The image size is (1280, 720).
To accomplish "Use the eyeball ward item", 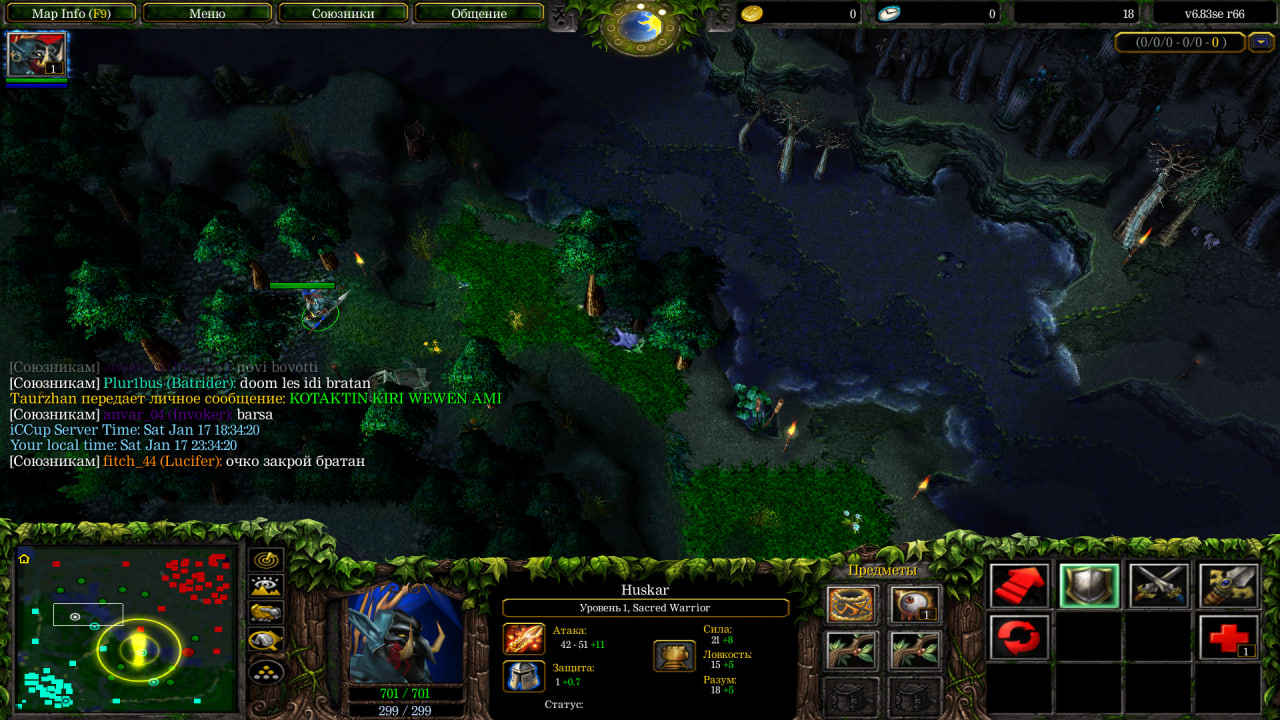I will (x=915, y=604).
